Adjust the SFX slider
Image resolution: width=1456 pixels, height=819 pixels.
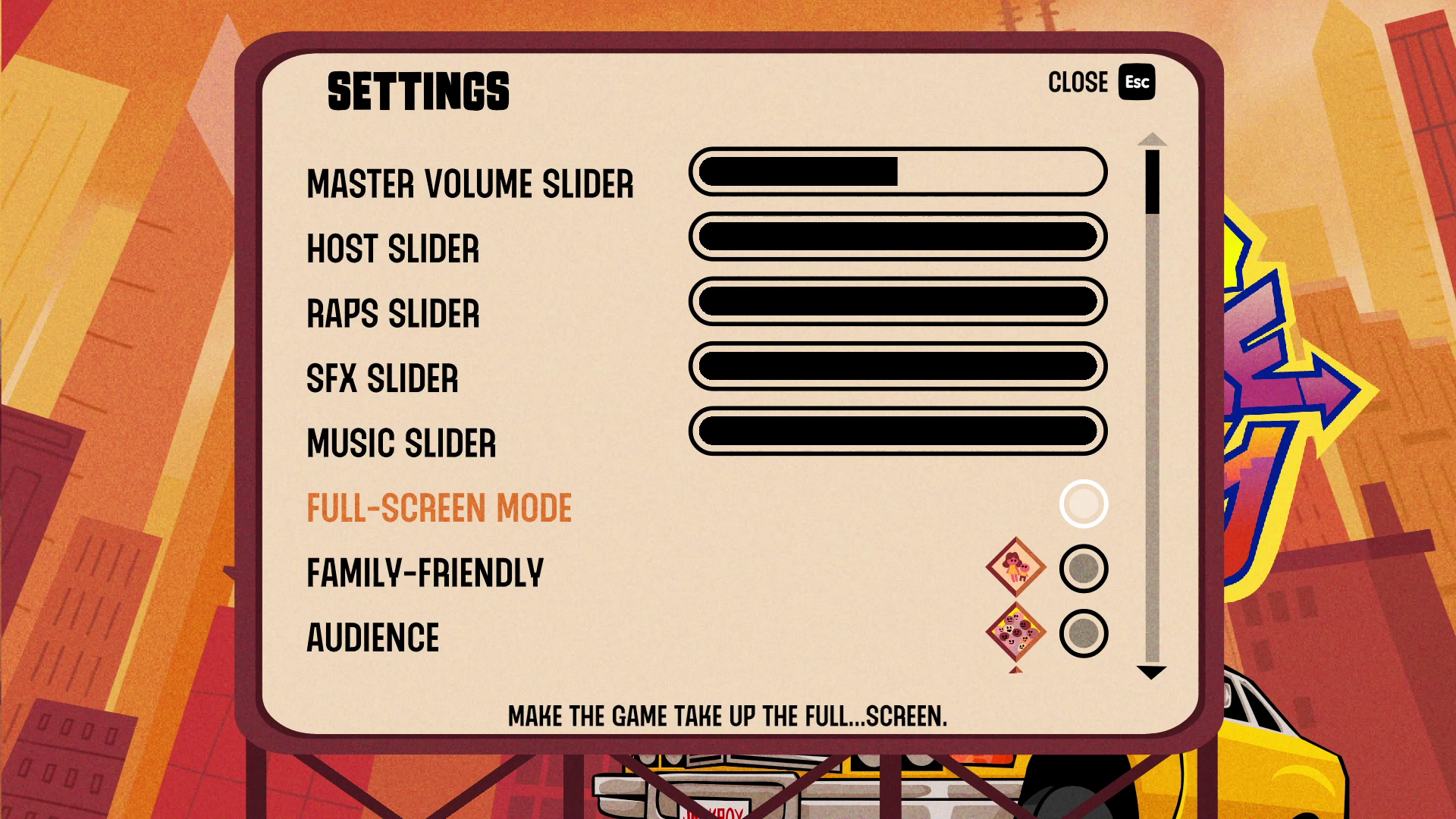[x=897, y=367]
